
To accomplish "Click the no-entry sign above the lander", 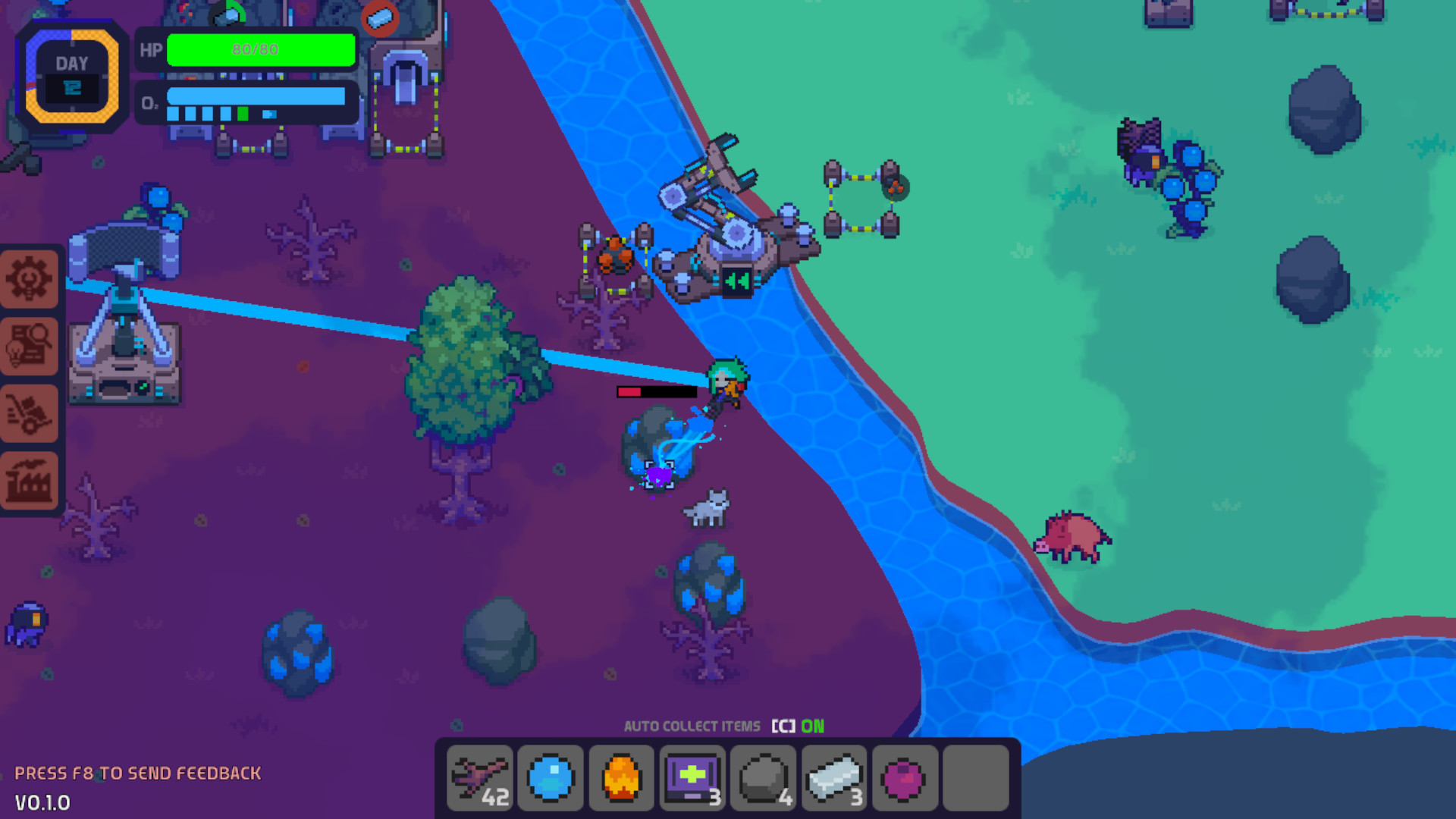I will pos(379,20).
